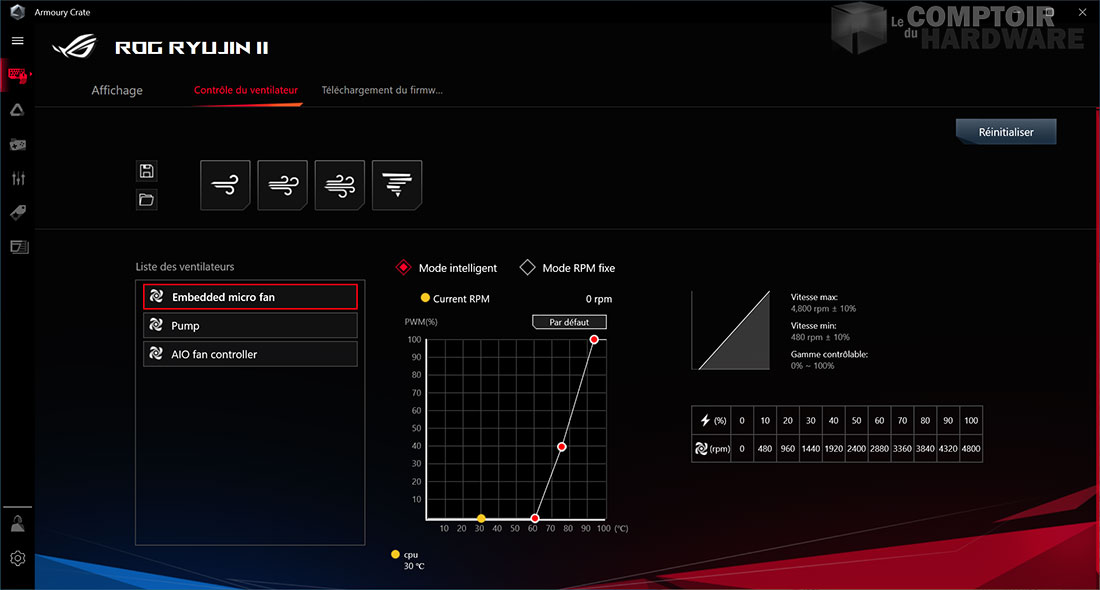Viewport: 1100px width, 590px height.
Task: Select the Contrôle du ventilateur tab
Action: 246,90
